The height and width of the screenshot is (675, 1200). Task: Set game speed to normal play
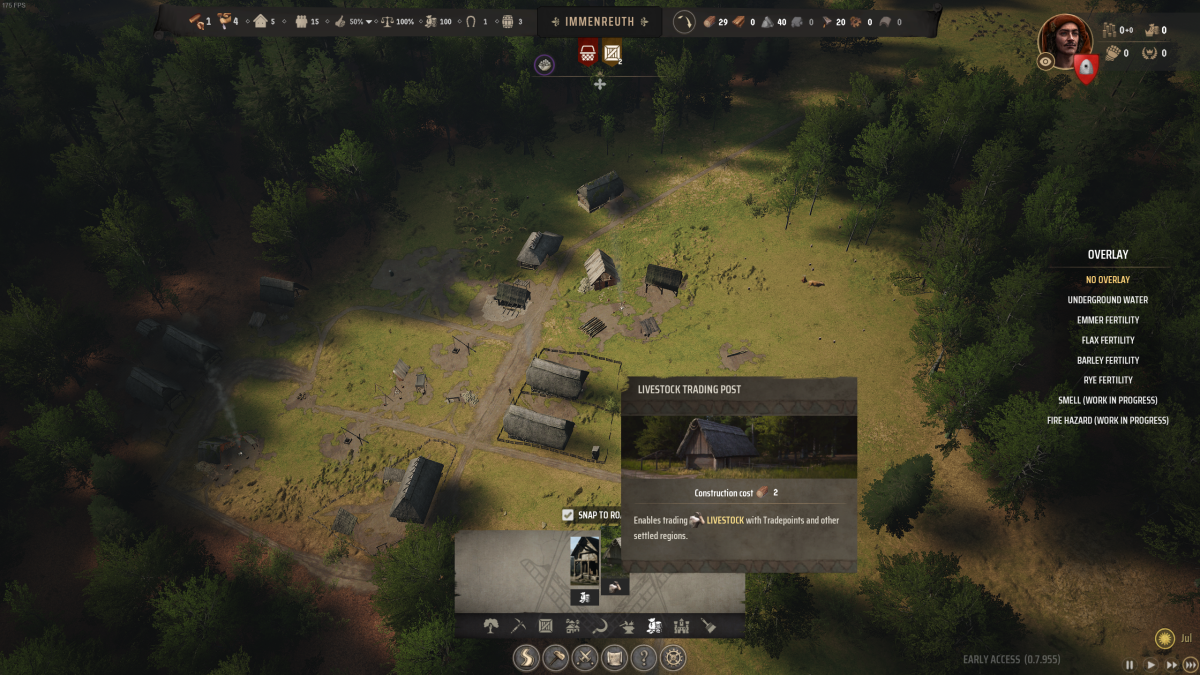[1151, 664]
